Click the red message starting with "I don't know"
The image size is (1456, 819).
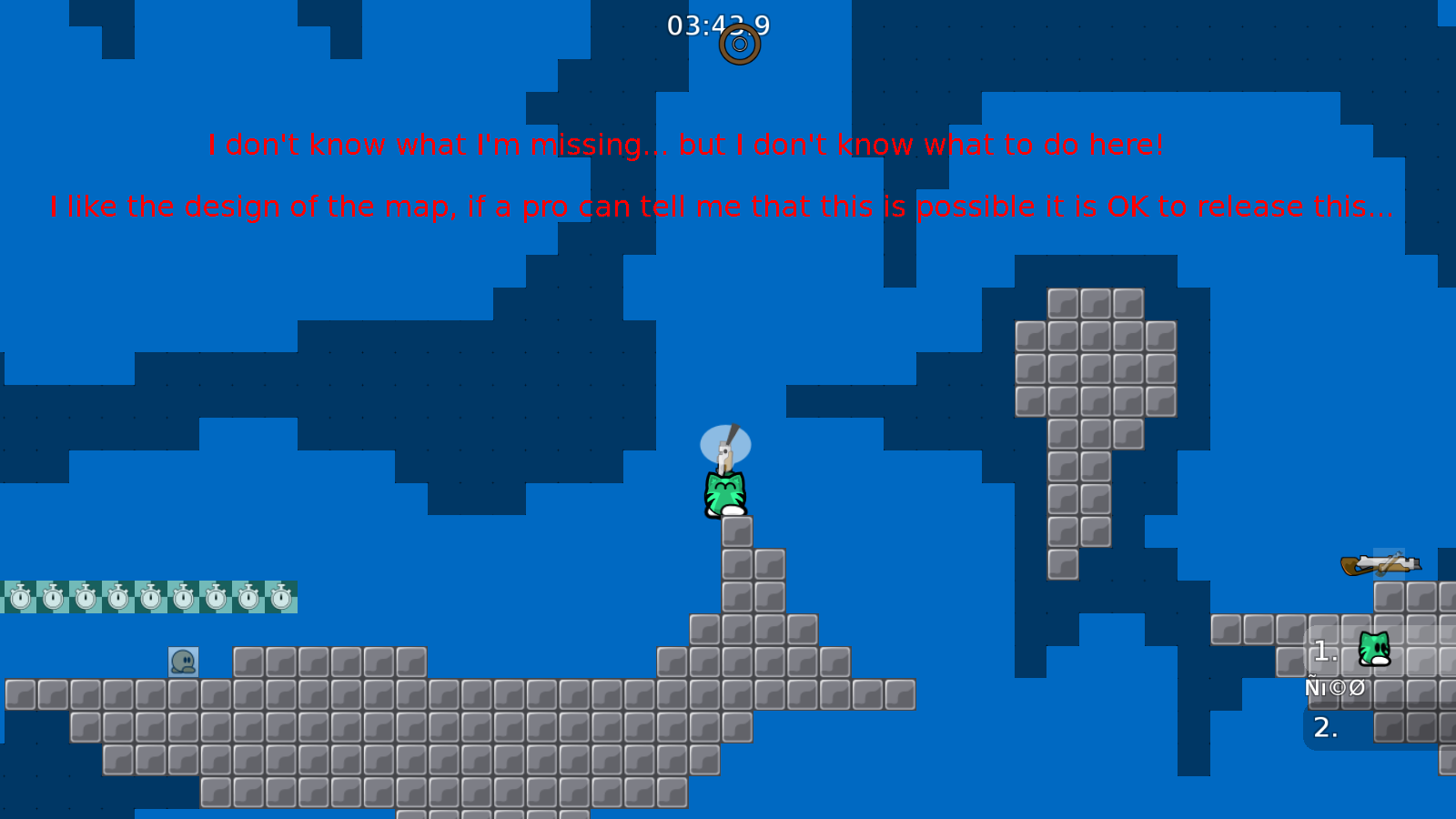point(686,144)
